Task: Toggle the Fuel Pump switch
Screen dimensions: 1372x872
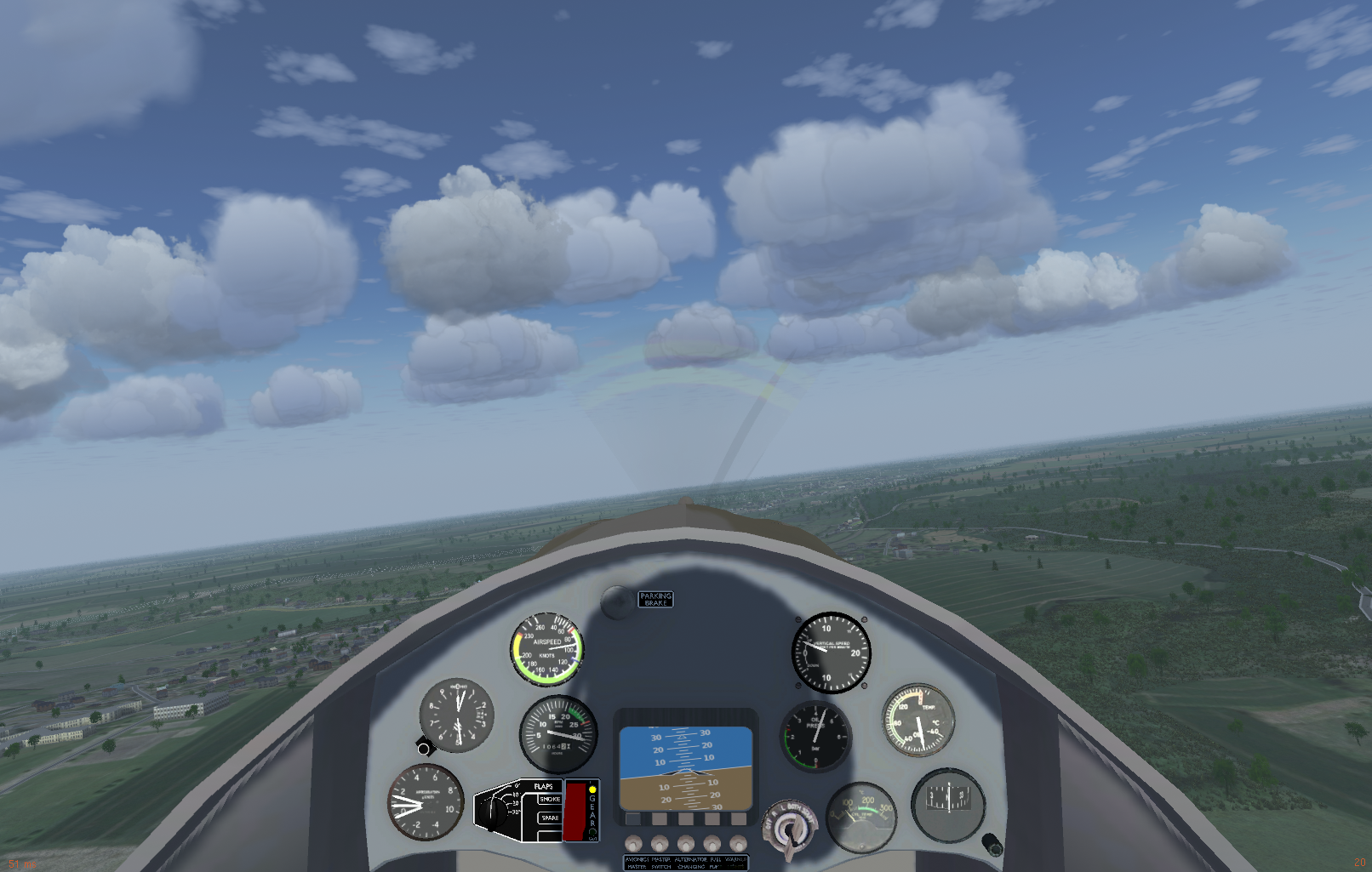Action: (x=712, y=843)
